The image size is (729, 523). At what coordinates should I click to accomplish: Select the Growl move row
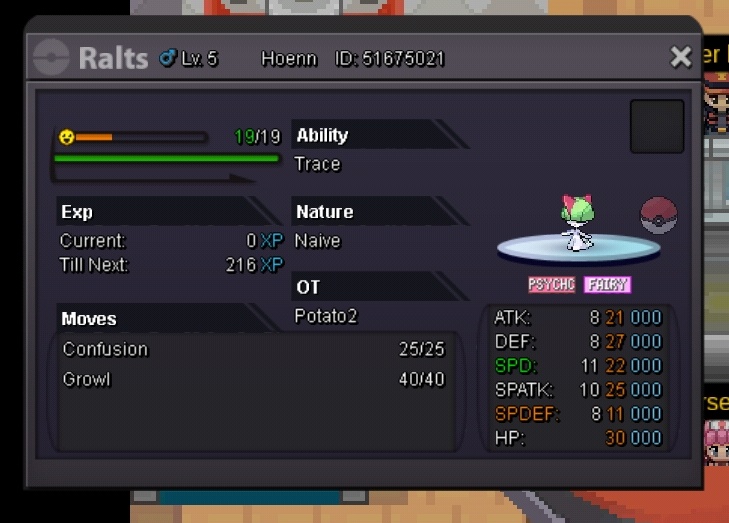click(x=253, y=380)
